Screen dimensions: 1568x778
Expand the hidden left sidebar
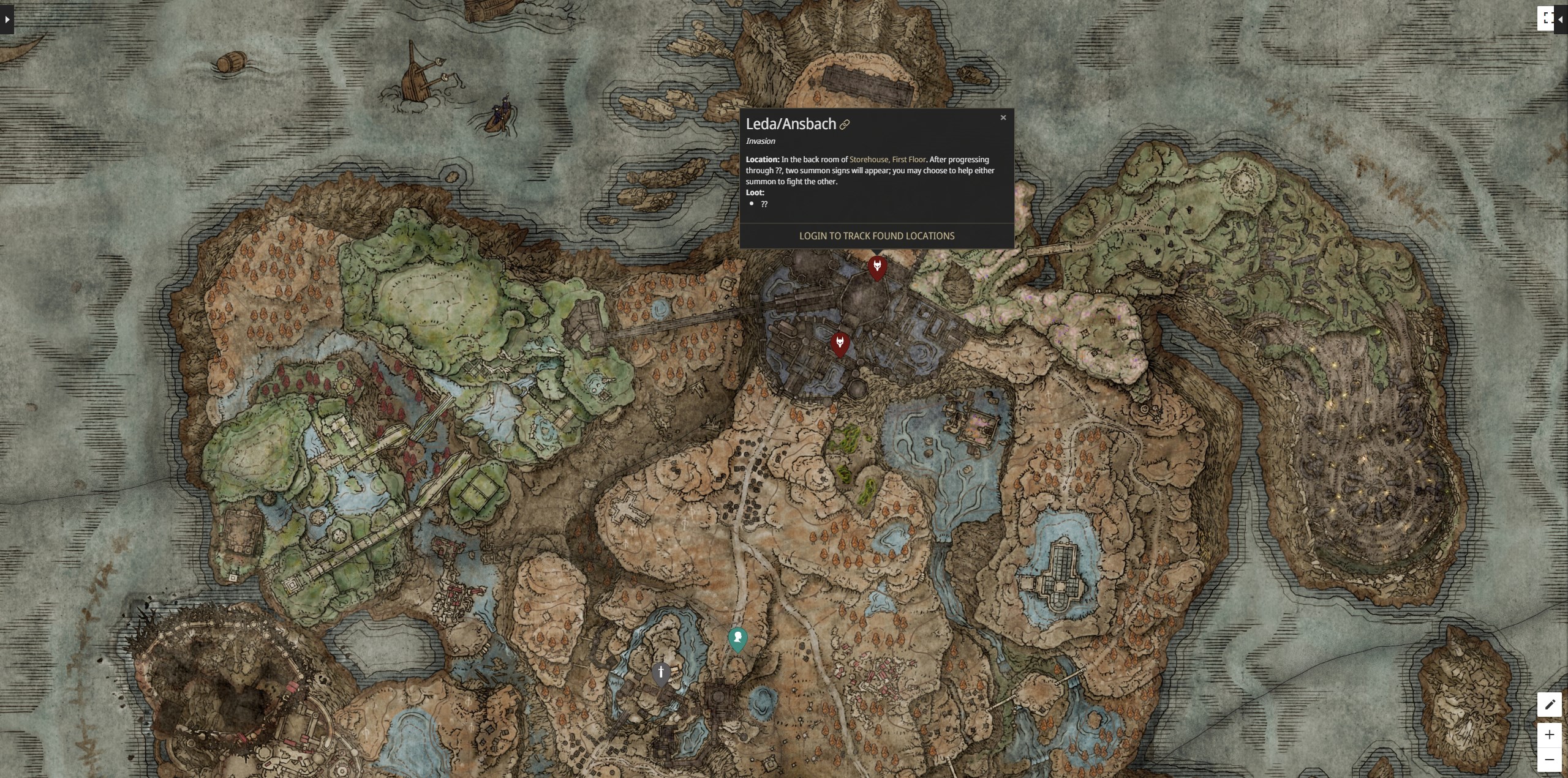[7, 19]
